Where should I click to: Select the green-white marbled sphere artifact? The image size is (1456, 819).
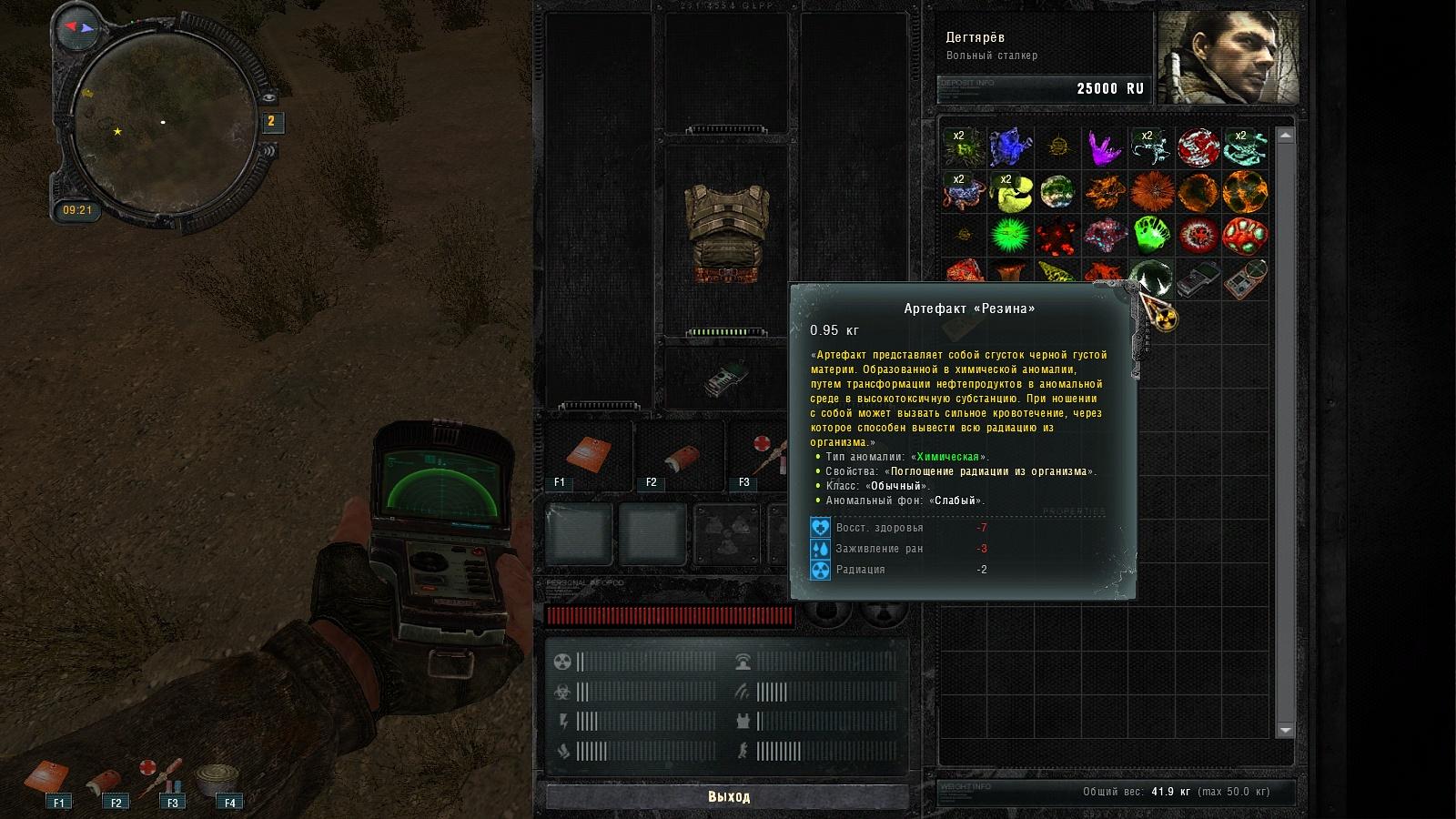coord(1057,192)
